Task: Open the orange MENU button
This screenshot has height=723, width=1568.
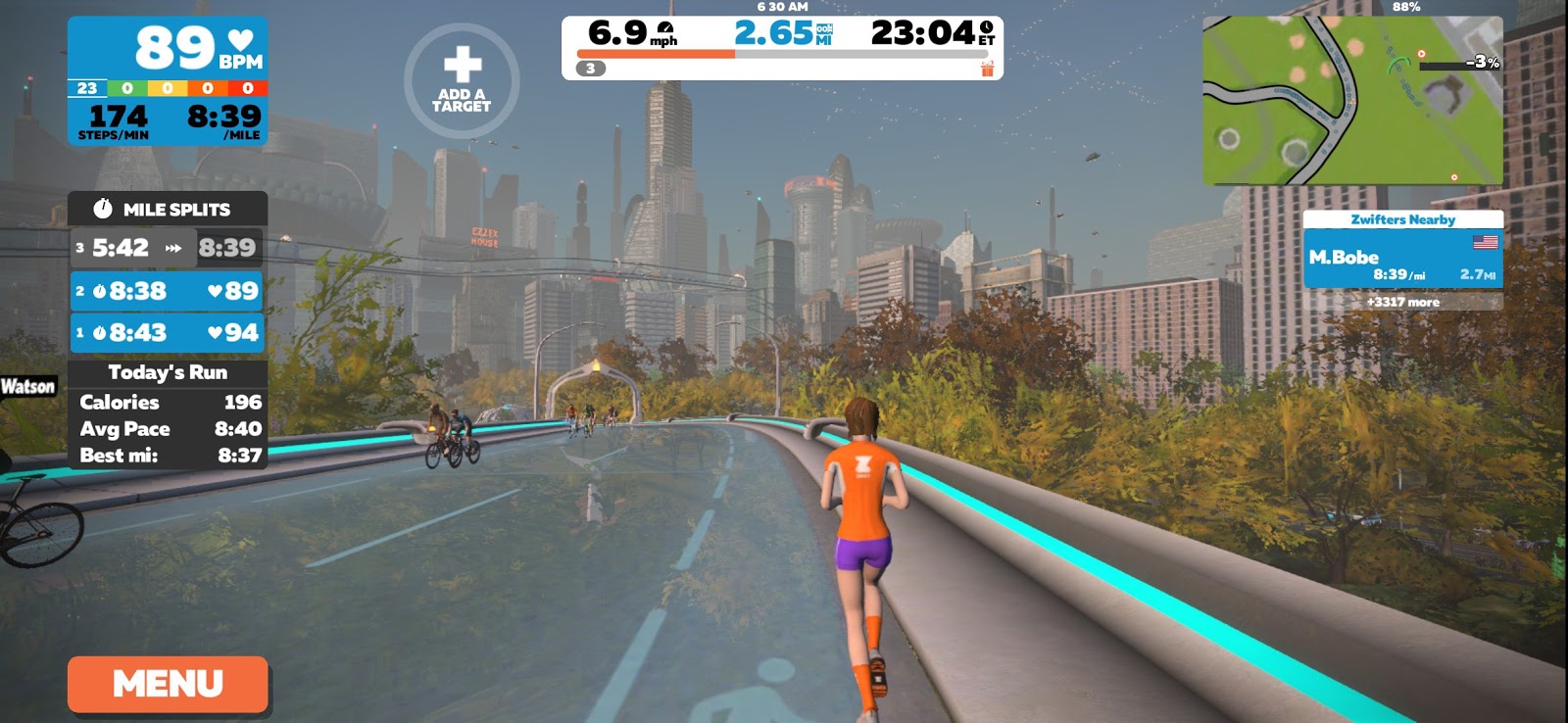Action: click(168, 684)
